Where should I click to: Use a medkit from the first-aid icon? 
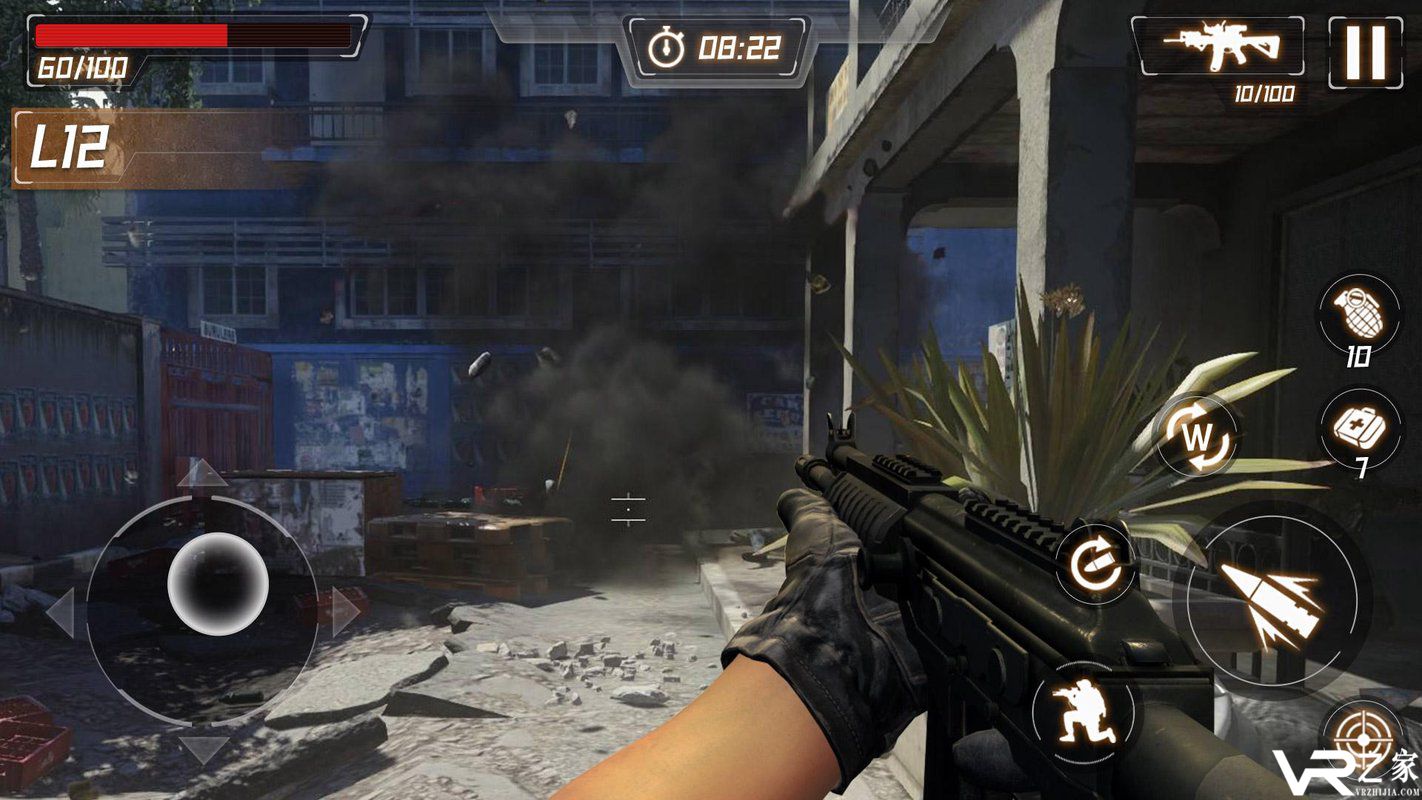(x=1360, y=427)
